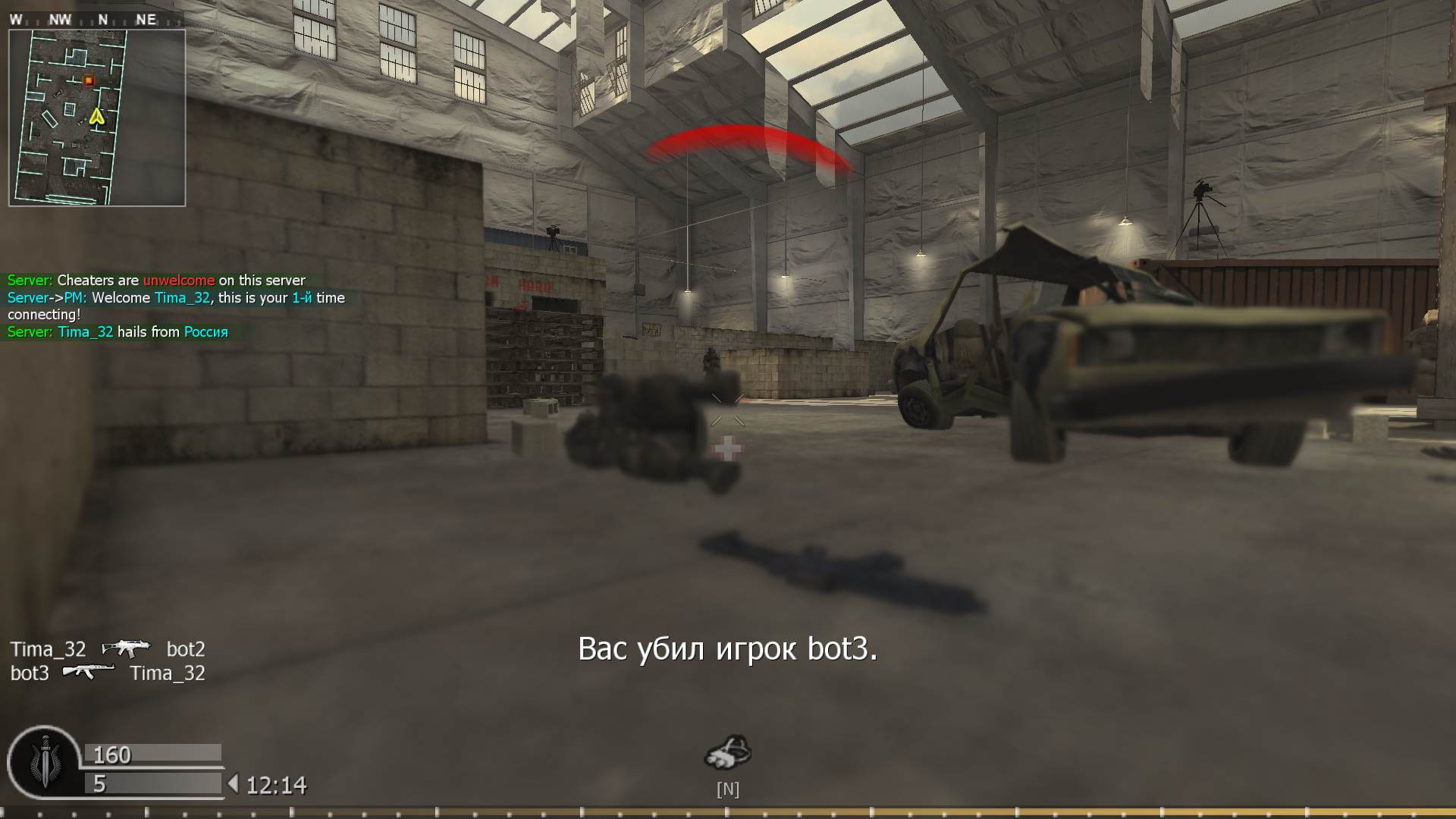The image size is (1456, 819).
Task: Click the orange objective marker on the minimap
Action: [x=89, y=80]
